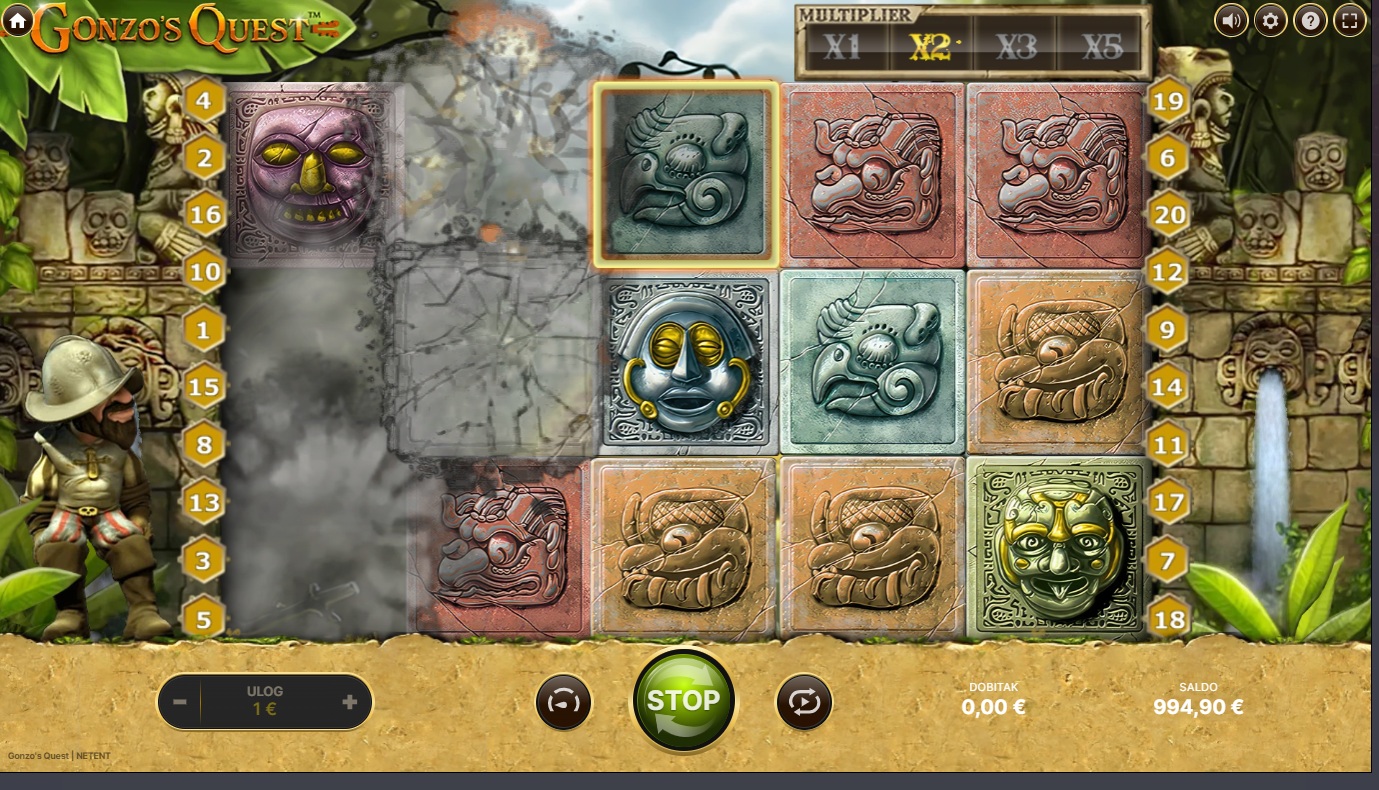Viewport: 1379px width, 790px height.
Task: Open the autoplay options
Action: coord(804,702)
